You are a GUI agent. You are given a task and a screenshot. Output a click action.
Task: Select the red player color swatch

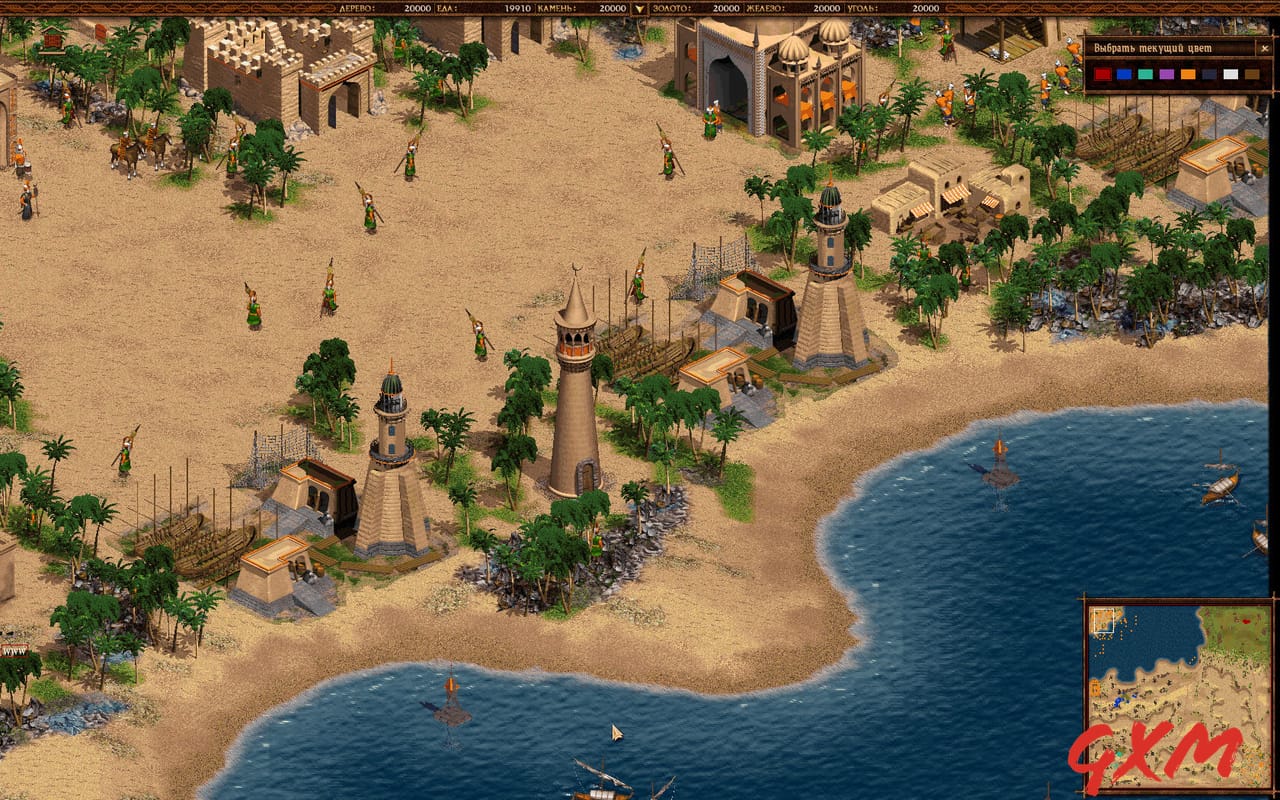tap(1103, 74)
